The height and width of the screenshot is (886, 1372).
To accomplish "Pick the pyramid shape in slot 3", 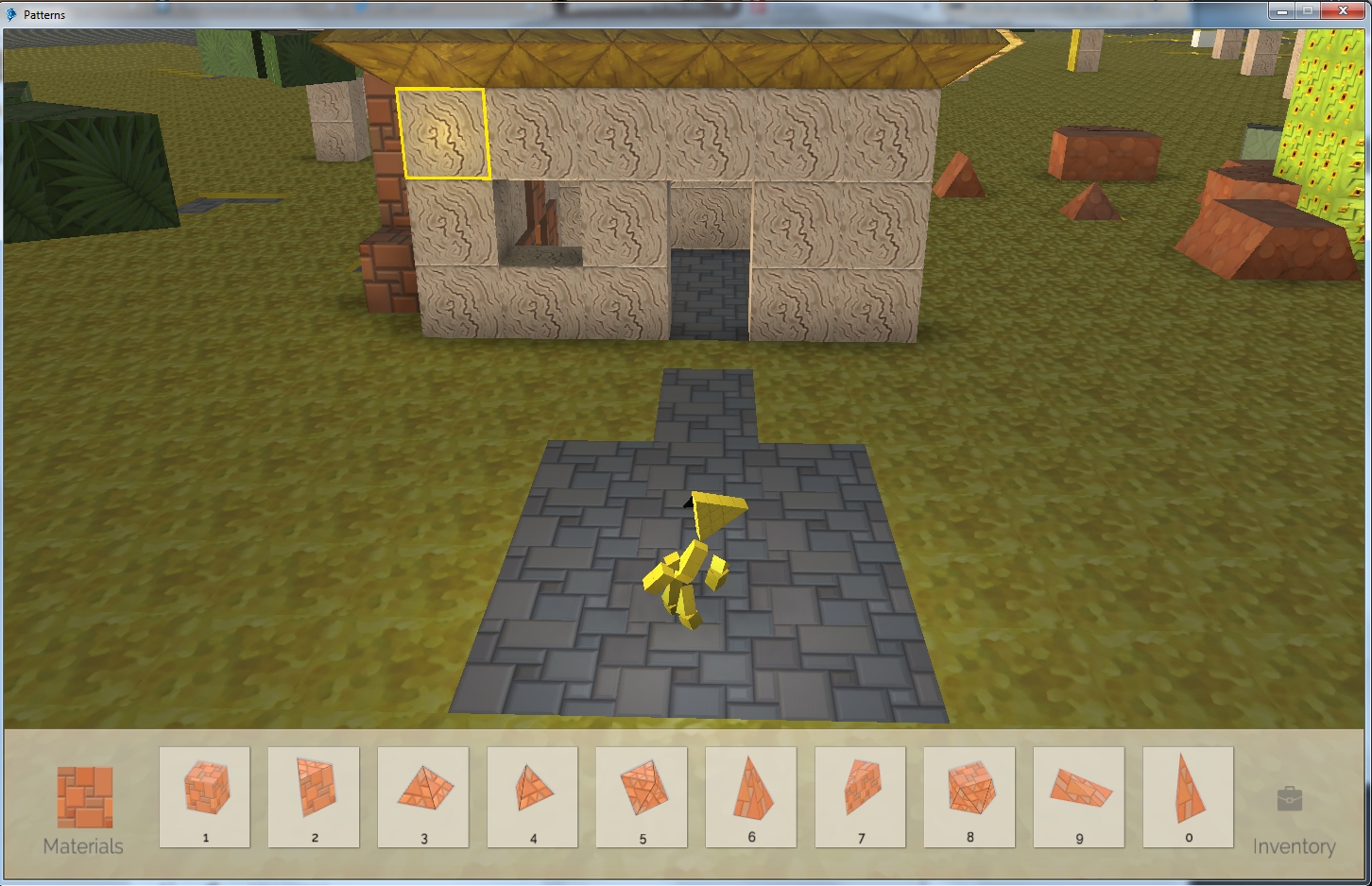I will click(x=423, y=796).
